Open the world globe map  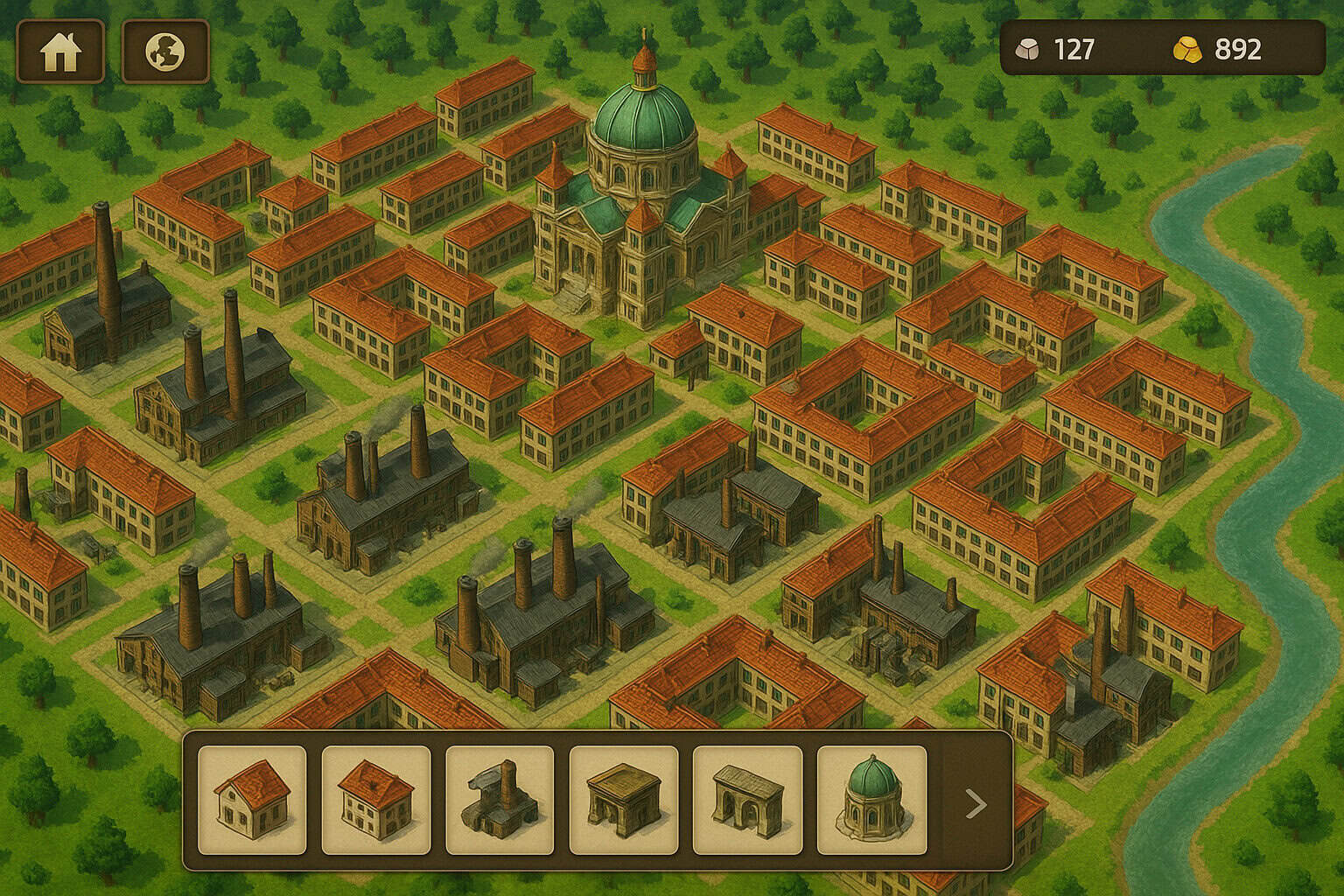coord(165,52)
